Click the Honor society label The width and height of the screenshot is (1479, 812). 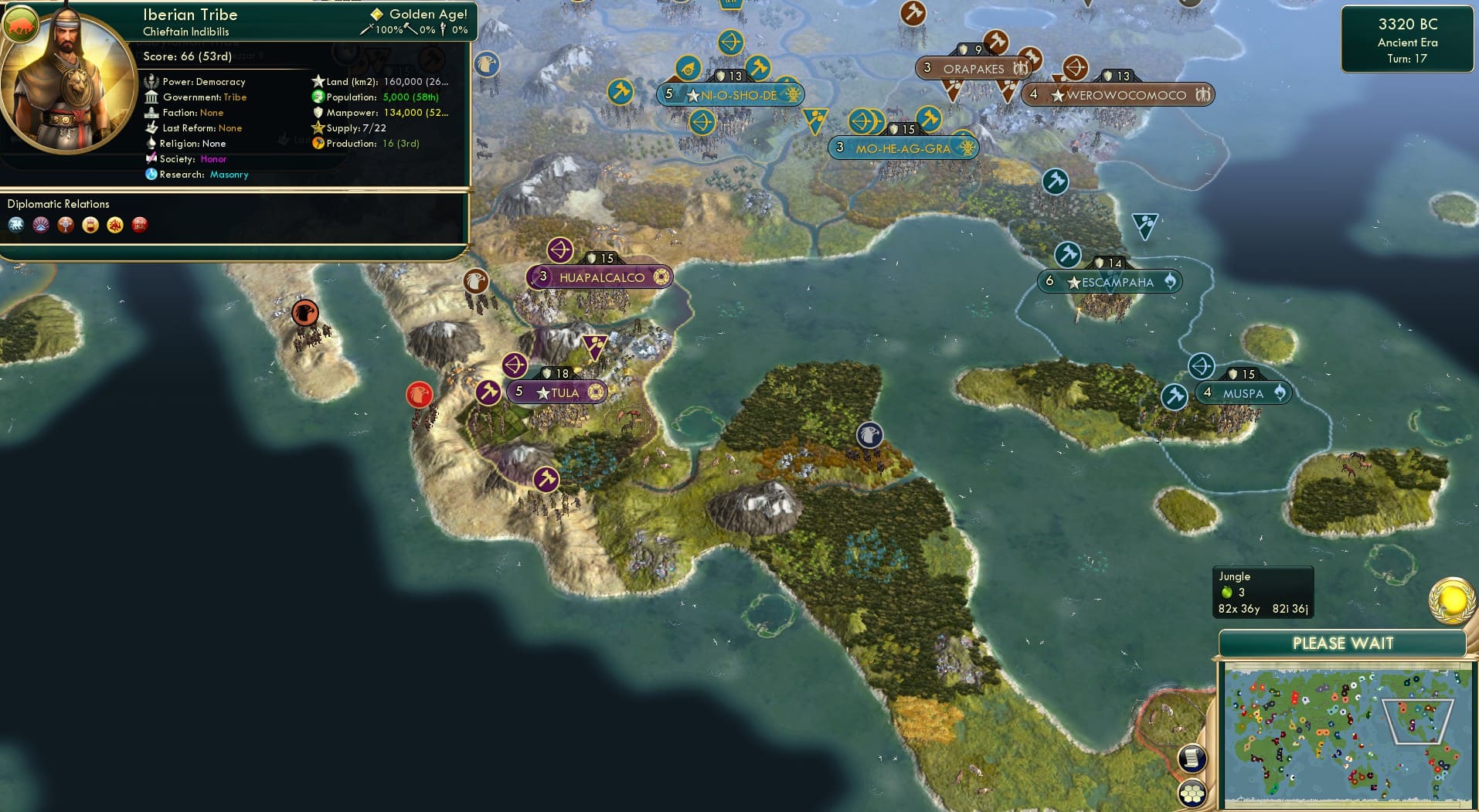pos(215,158)
